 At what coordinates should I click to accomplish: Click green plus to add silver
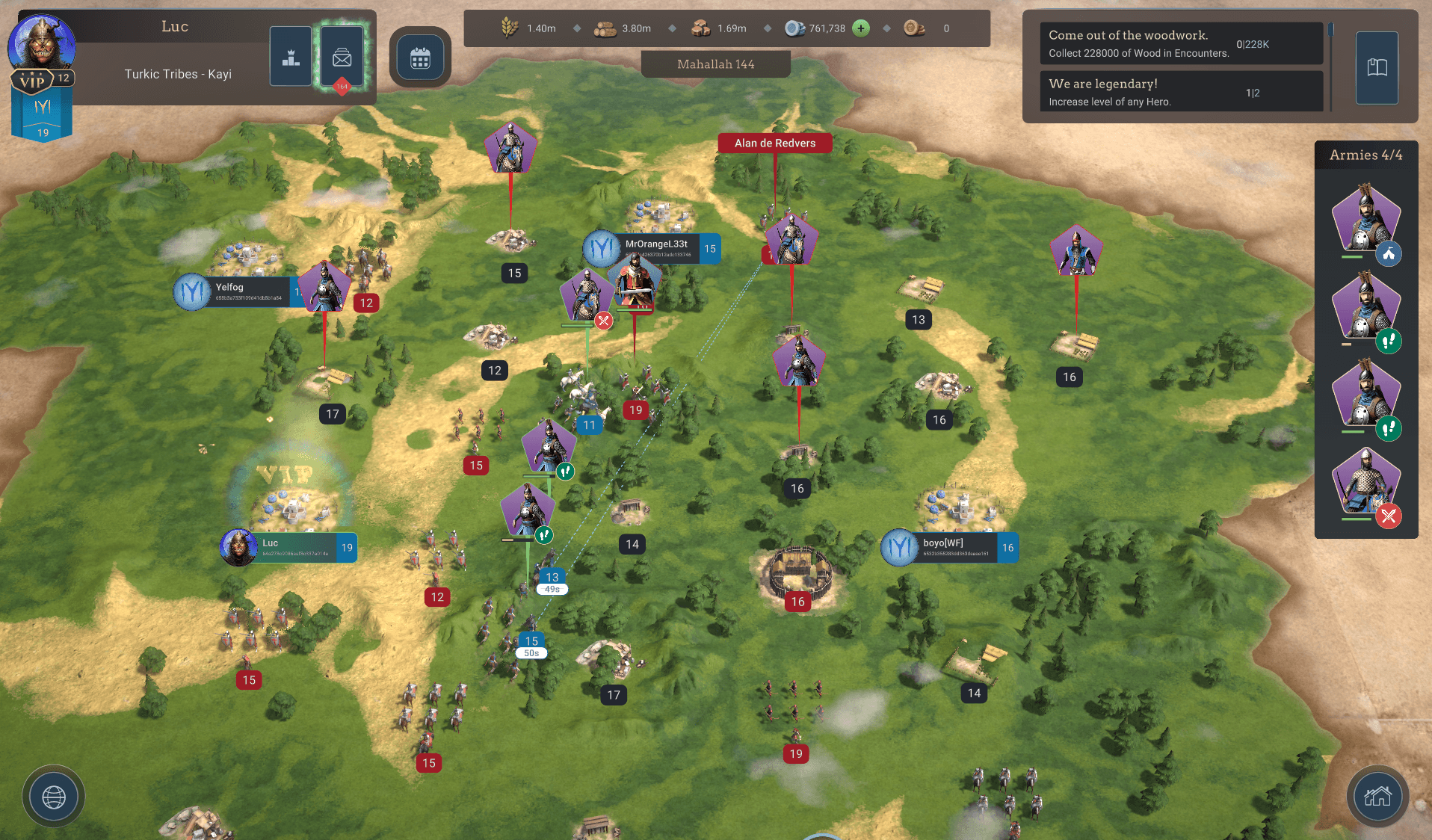[x=861, y=28]
